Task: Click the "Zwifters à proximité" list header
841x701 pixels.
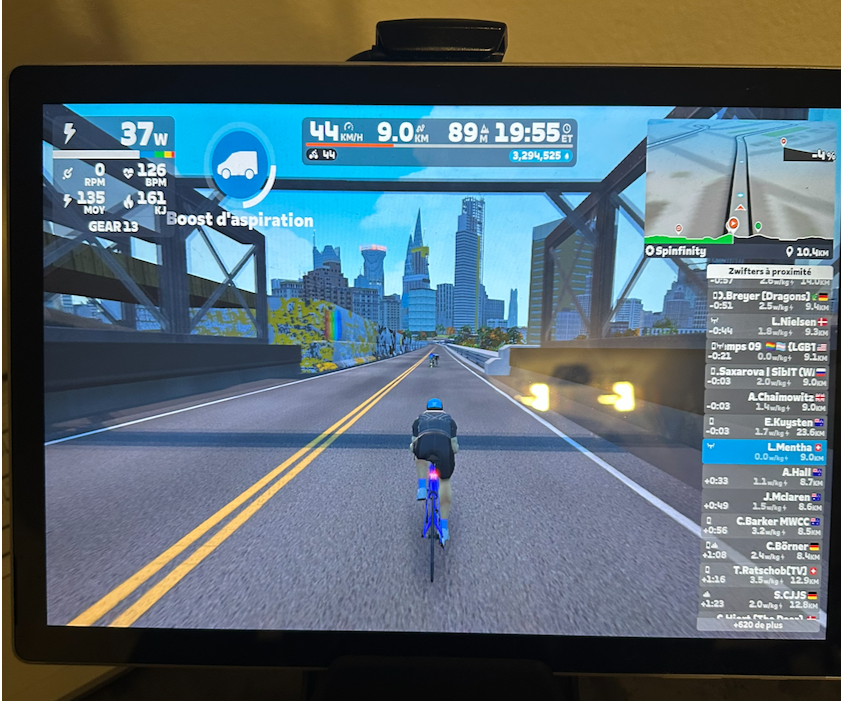Action: [766, 272]
